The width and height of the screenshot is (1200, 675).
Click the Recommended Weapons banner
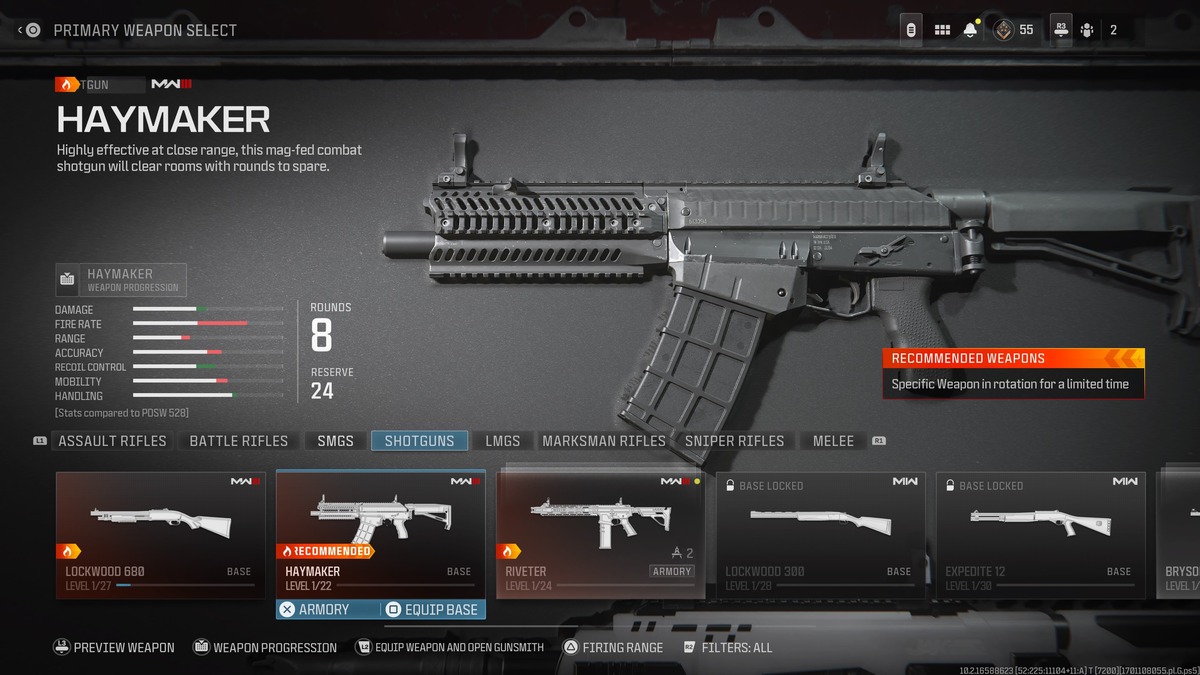coord(1013,372)
